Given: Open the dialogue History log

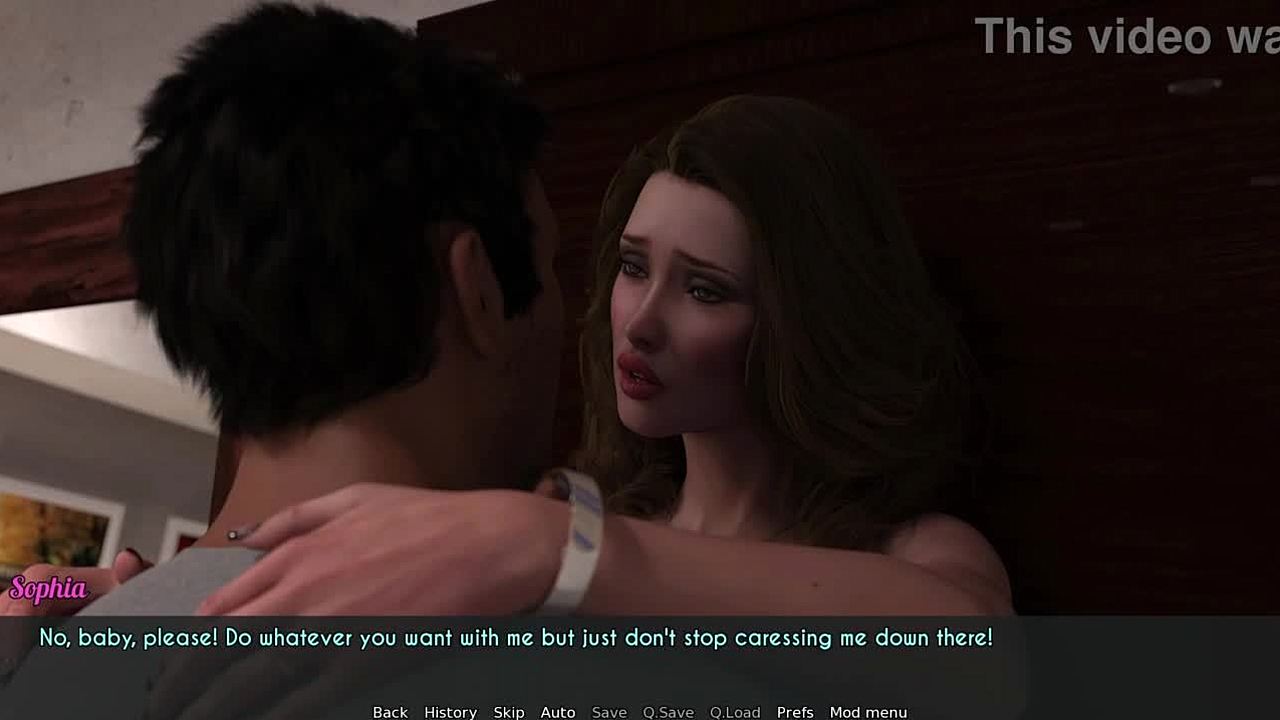Looking at the screenshot, I should [x=450, y=712].
